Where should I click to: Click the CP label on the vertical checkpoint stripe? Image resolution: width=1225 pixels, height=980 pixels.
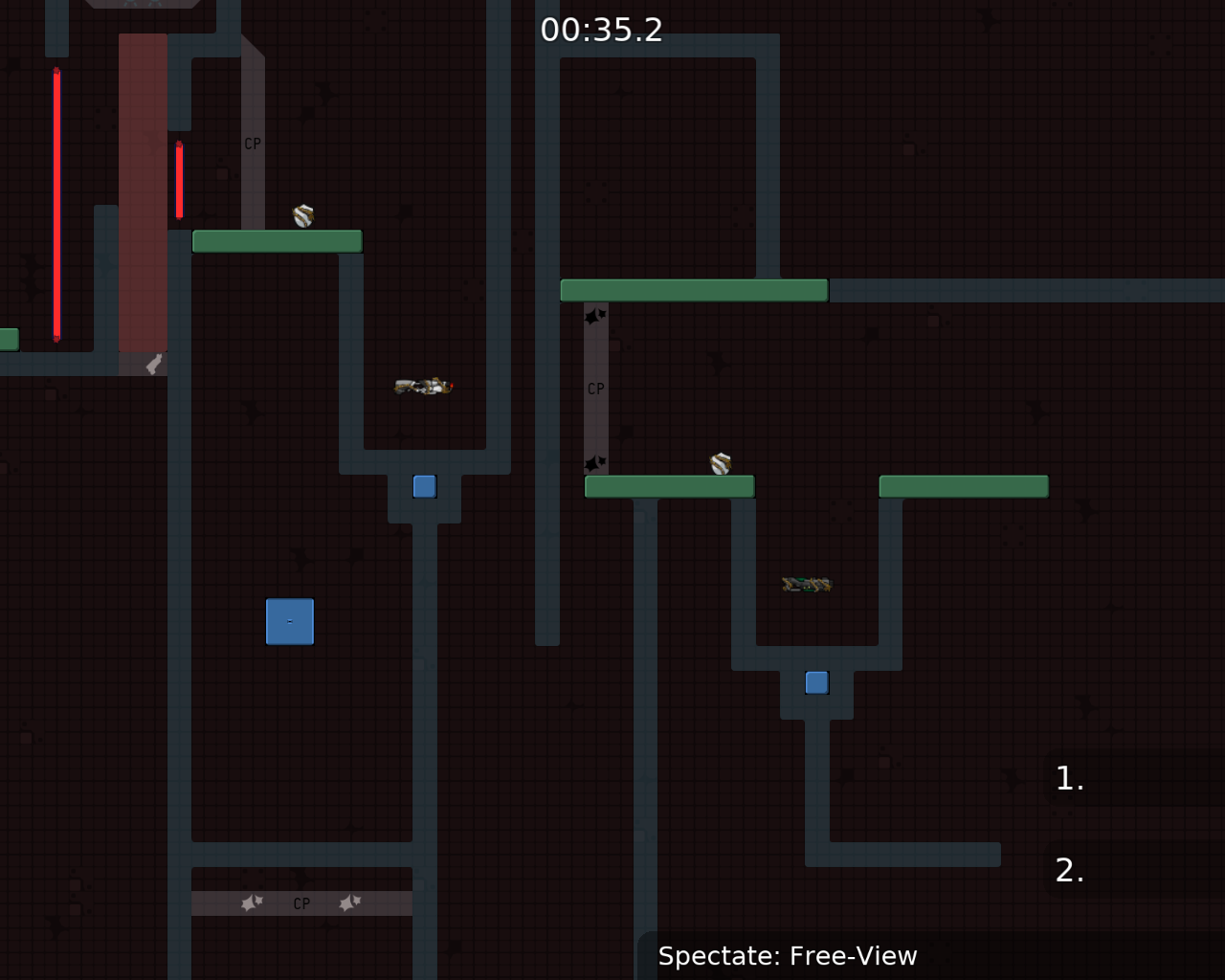(x=595, y=388)
